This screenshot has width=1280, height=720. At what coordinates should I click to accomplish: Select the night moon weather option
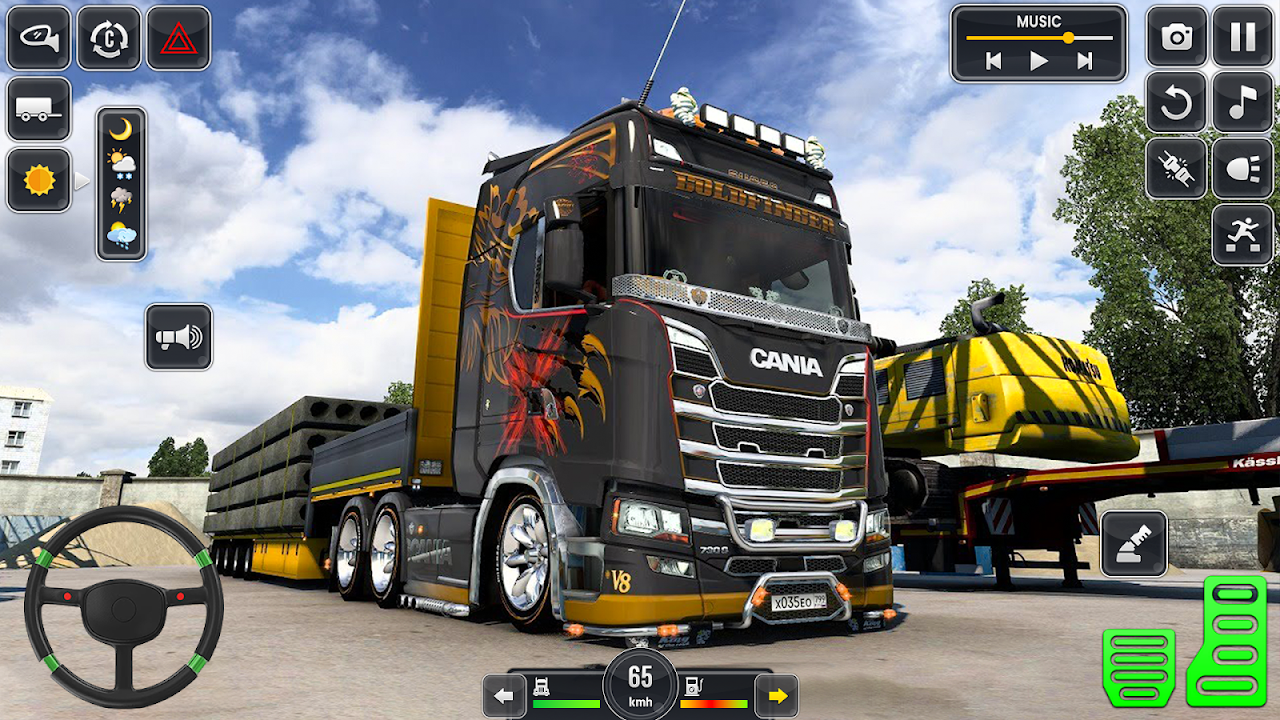click(121, 129)
